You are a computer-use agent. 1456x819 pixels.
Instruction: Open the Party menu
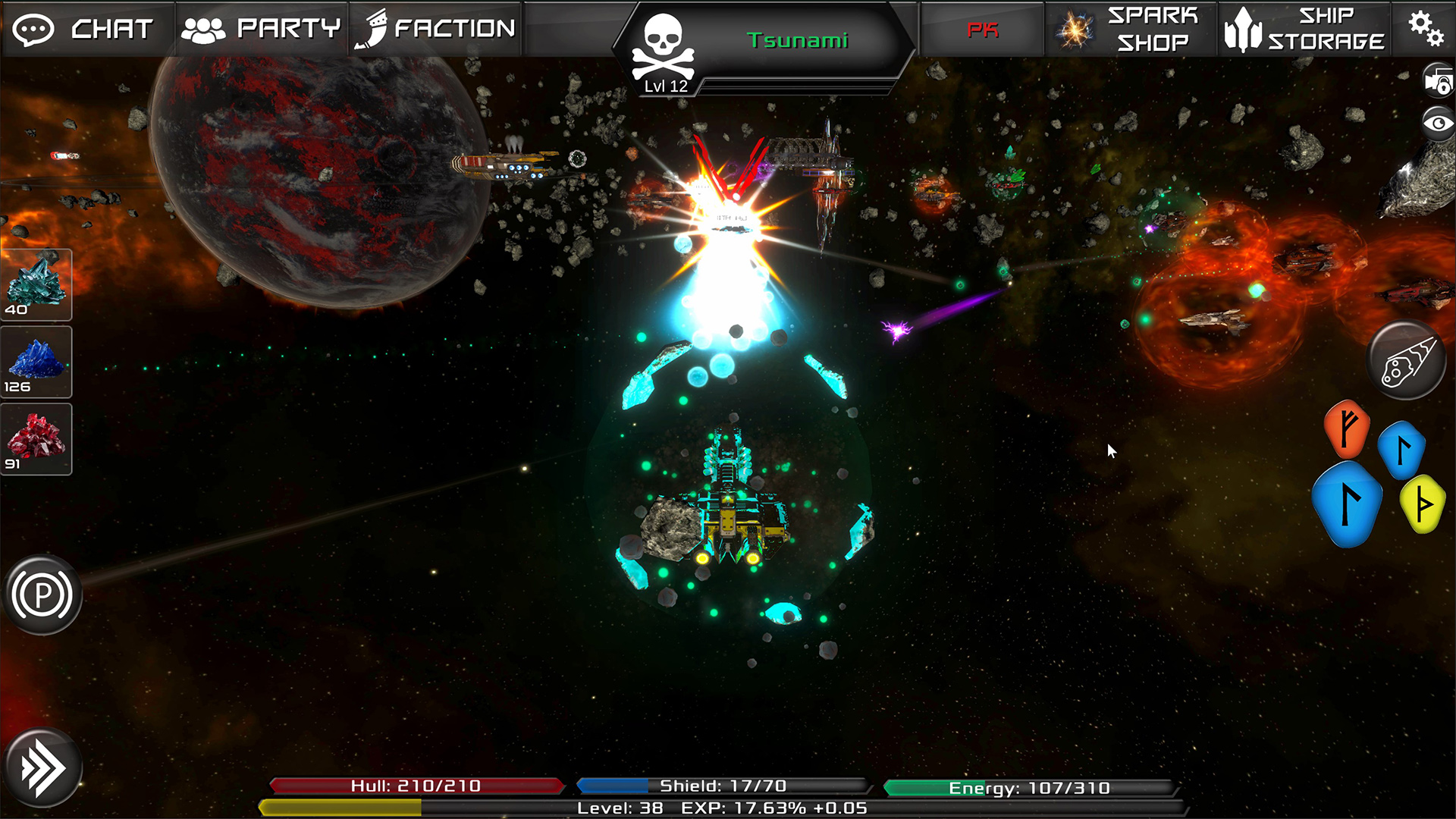261,29
